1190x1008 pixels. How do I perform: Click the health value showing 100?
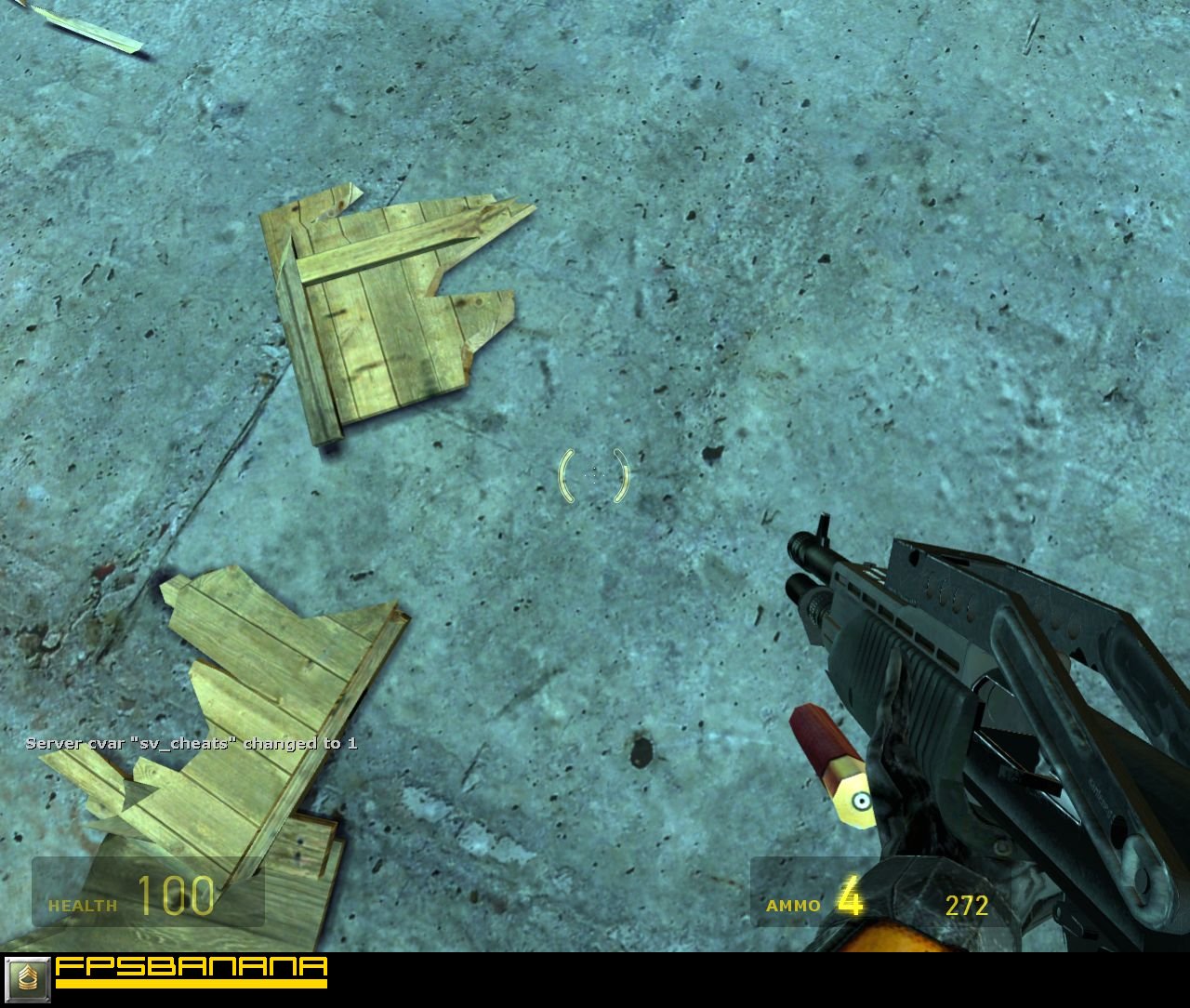point(178,895)
